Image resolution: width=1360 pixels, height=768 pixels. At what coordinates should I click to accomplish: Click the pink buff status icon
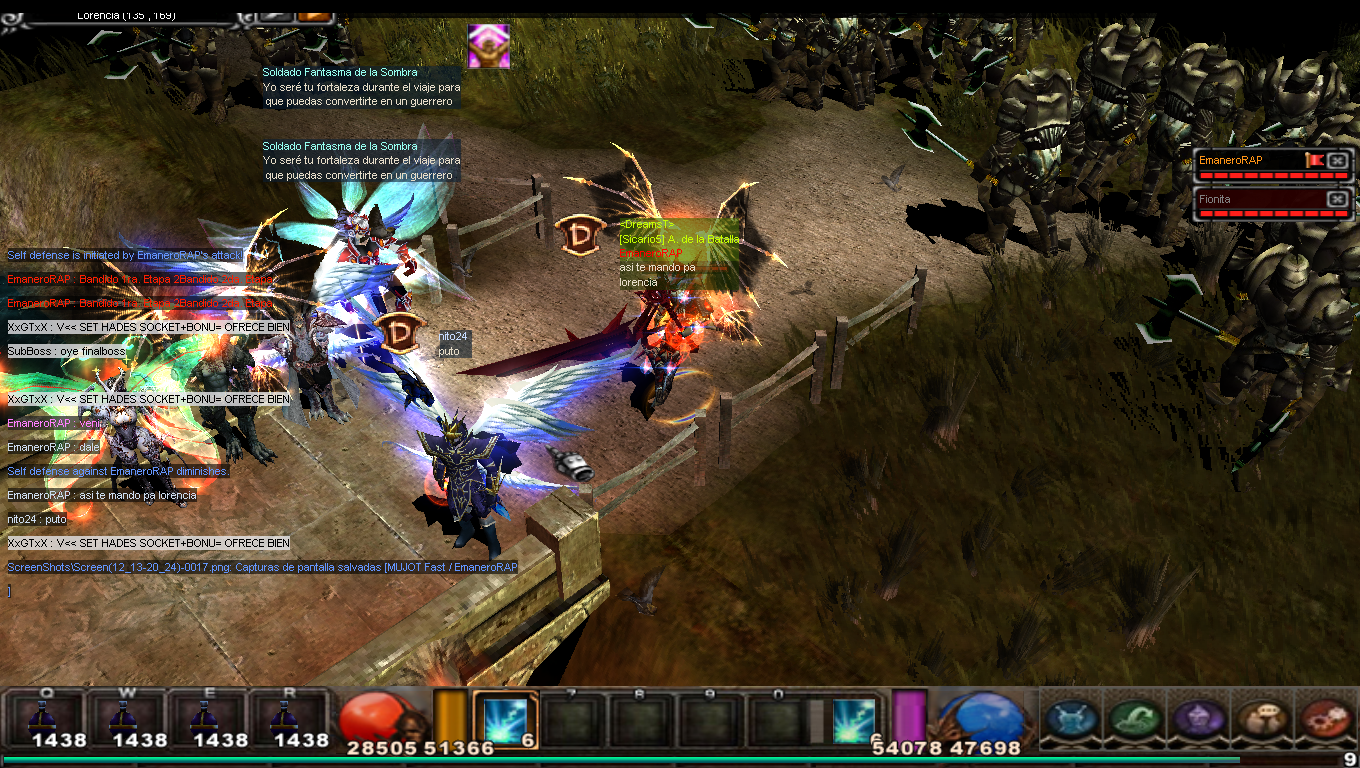pyautogui.click(x=489, y=46)
